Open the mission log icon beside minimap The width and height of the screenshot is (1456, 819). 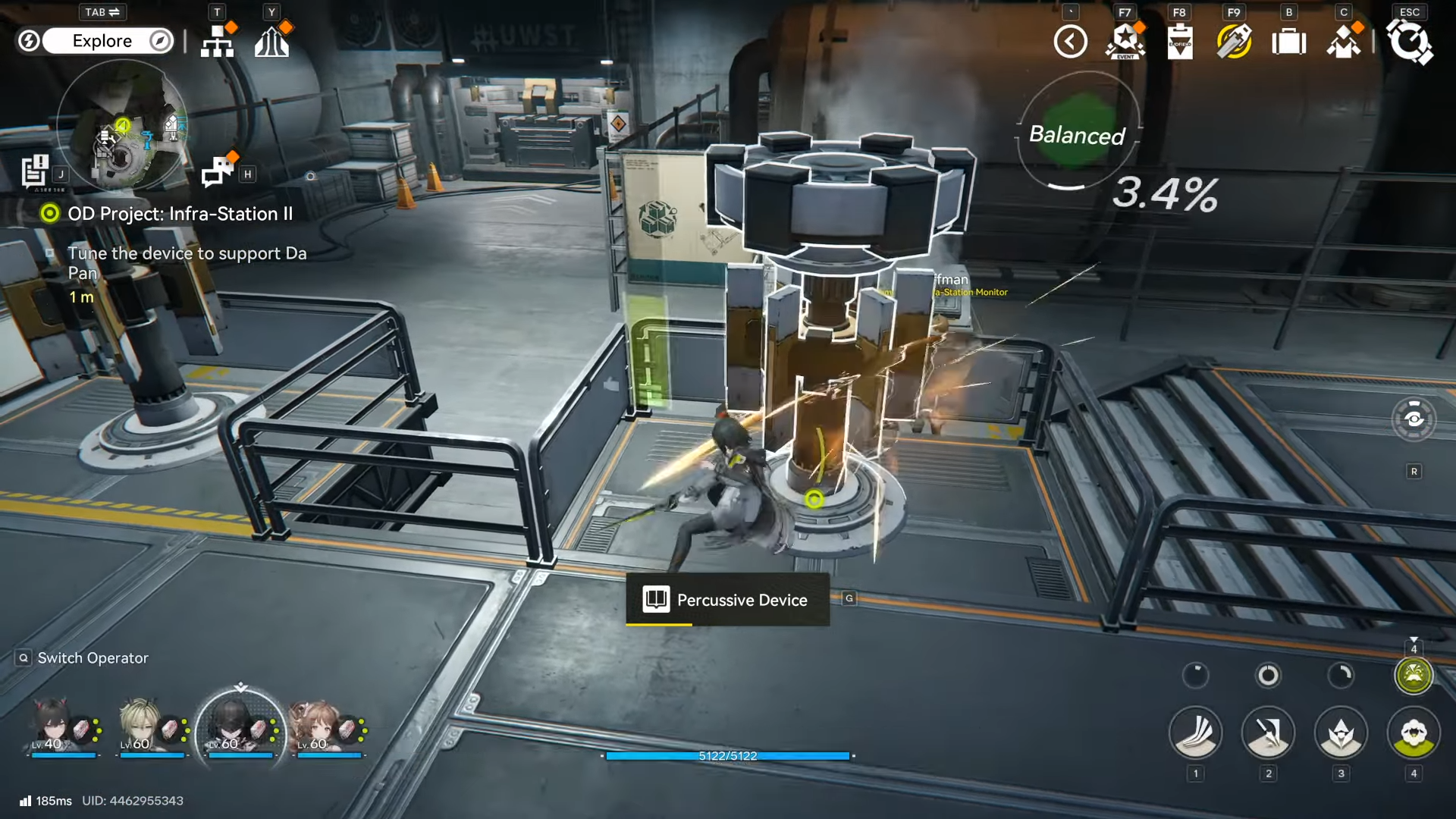pos(35,171)
